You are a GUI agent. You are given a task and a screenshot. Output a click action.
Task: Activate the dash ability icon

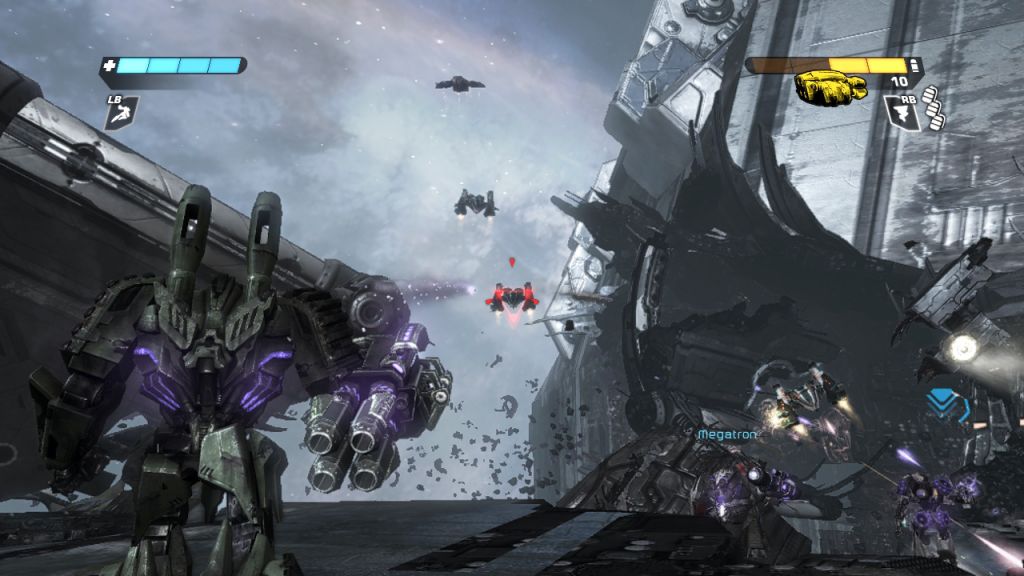[x=121, y=113]
